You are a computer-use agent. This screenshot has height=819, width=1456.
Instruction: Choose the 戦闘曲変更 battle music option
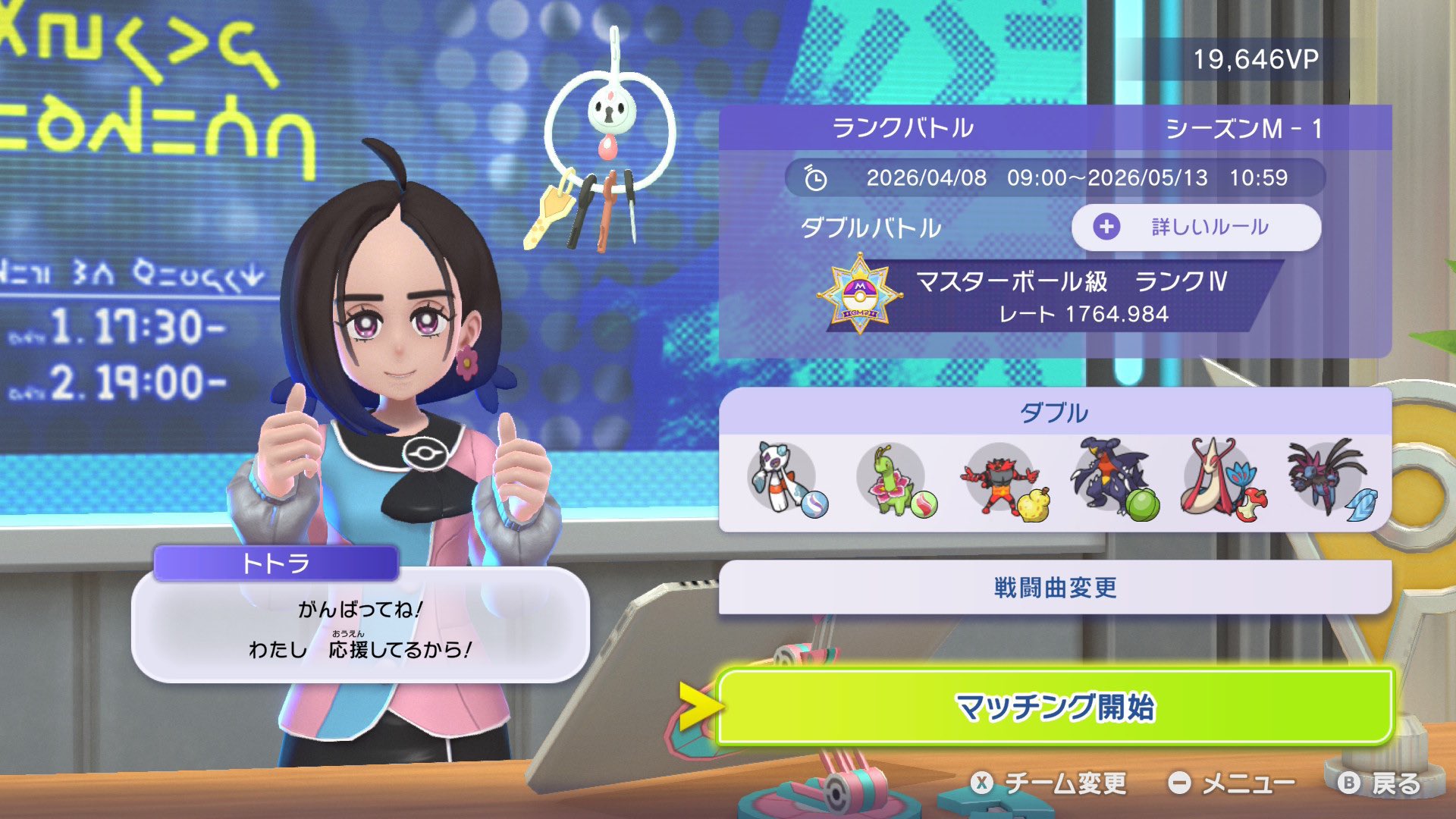1054,588
